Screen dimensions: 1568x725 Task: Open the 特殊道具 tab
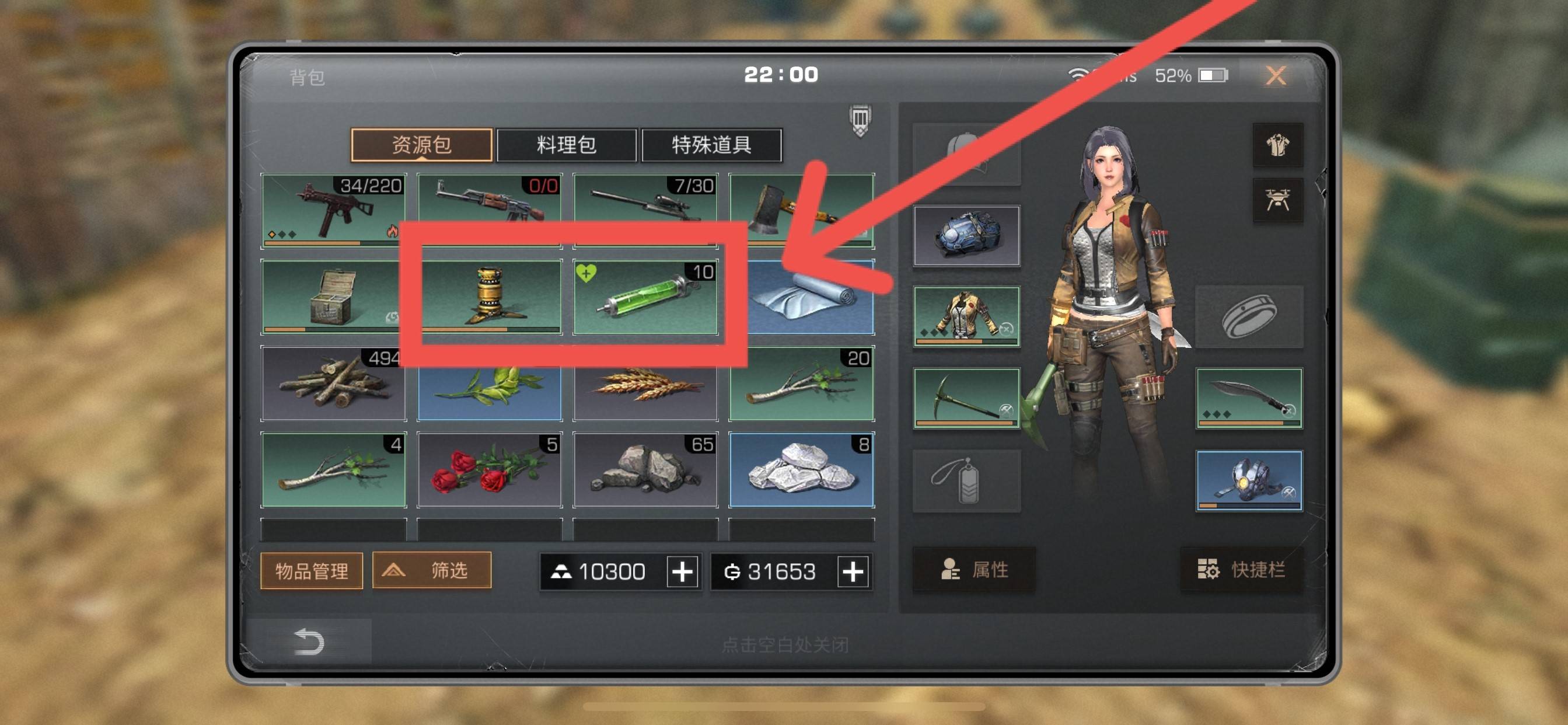(x=712, y=145)
